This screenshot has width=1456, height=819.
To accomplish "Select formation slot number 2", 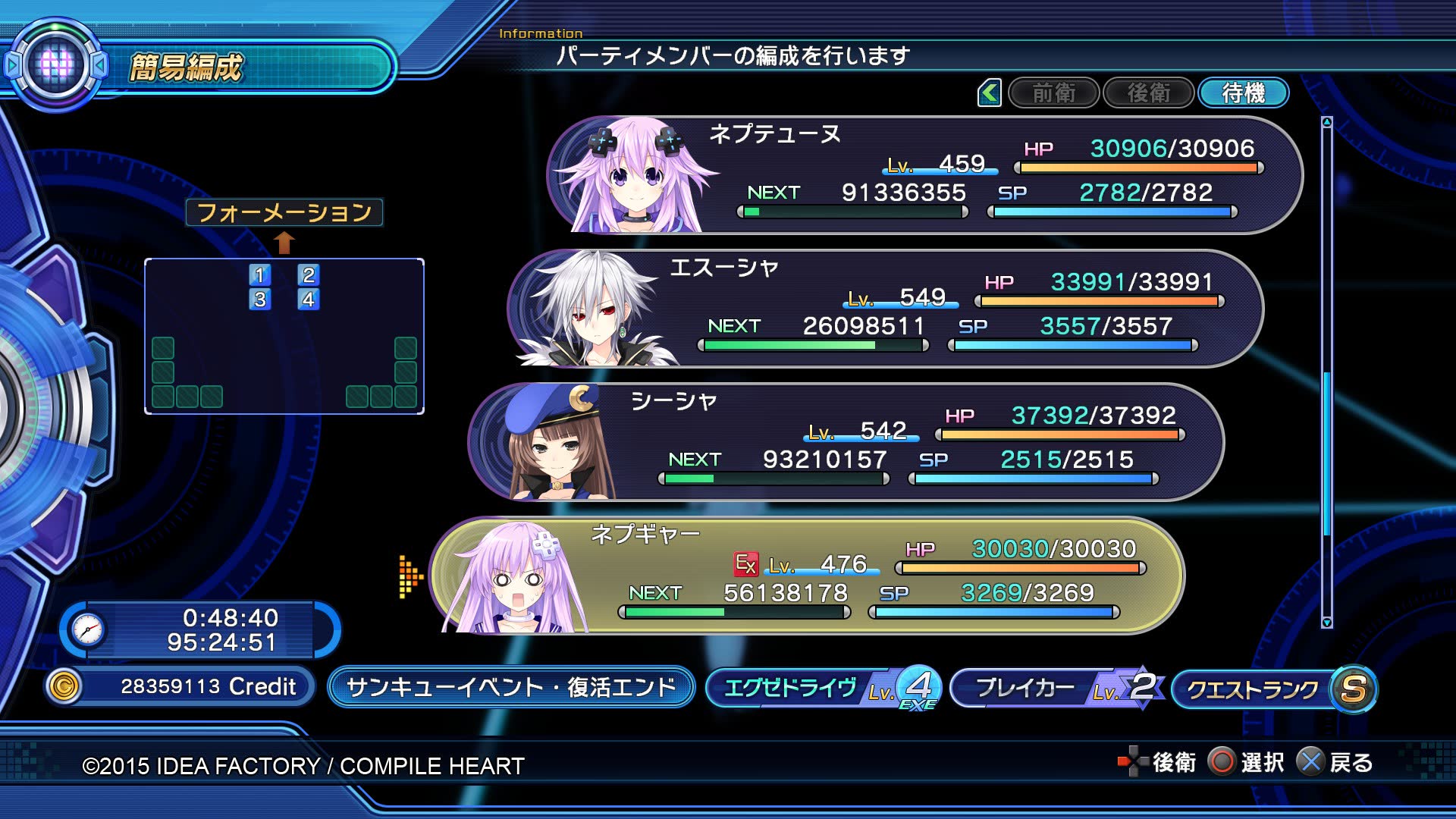I will point(308,275).
